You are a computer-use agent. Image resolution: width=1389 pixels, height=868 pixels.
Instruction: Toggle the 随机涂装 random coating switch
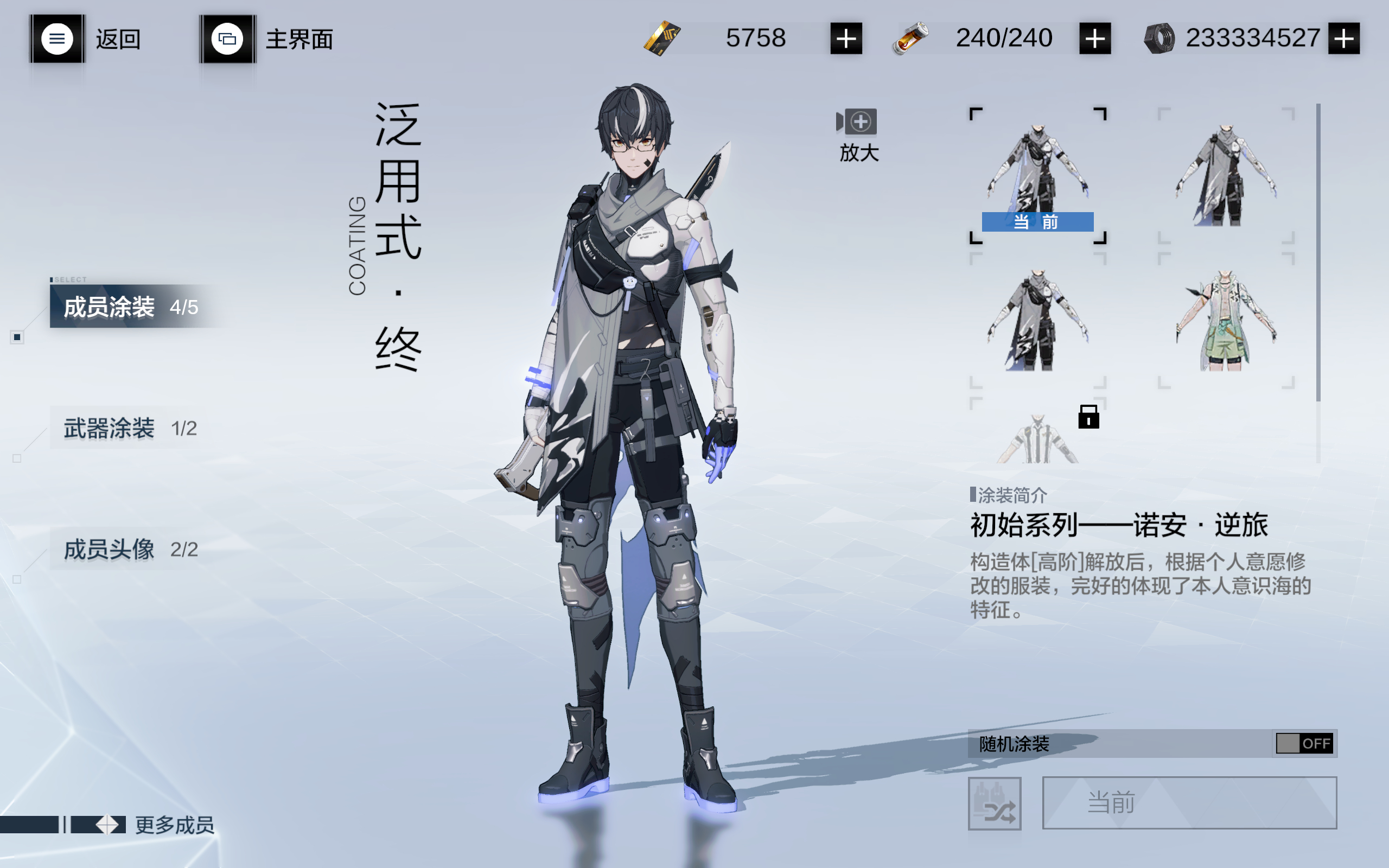1304,743
